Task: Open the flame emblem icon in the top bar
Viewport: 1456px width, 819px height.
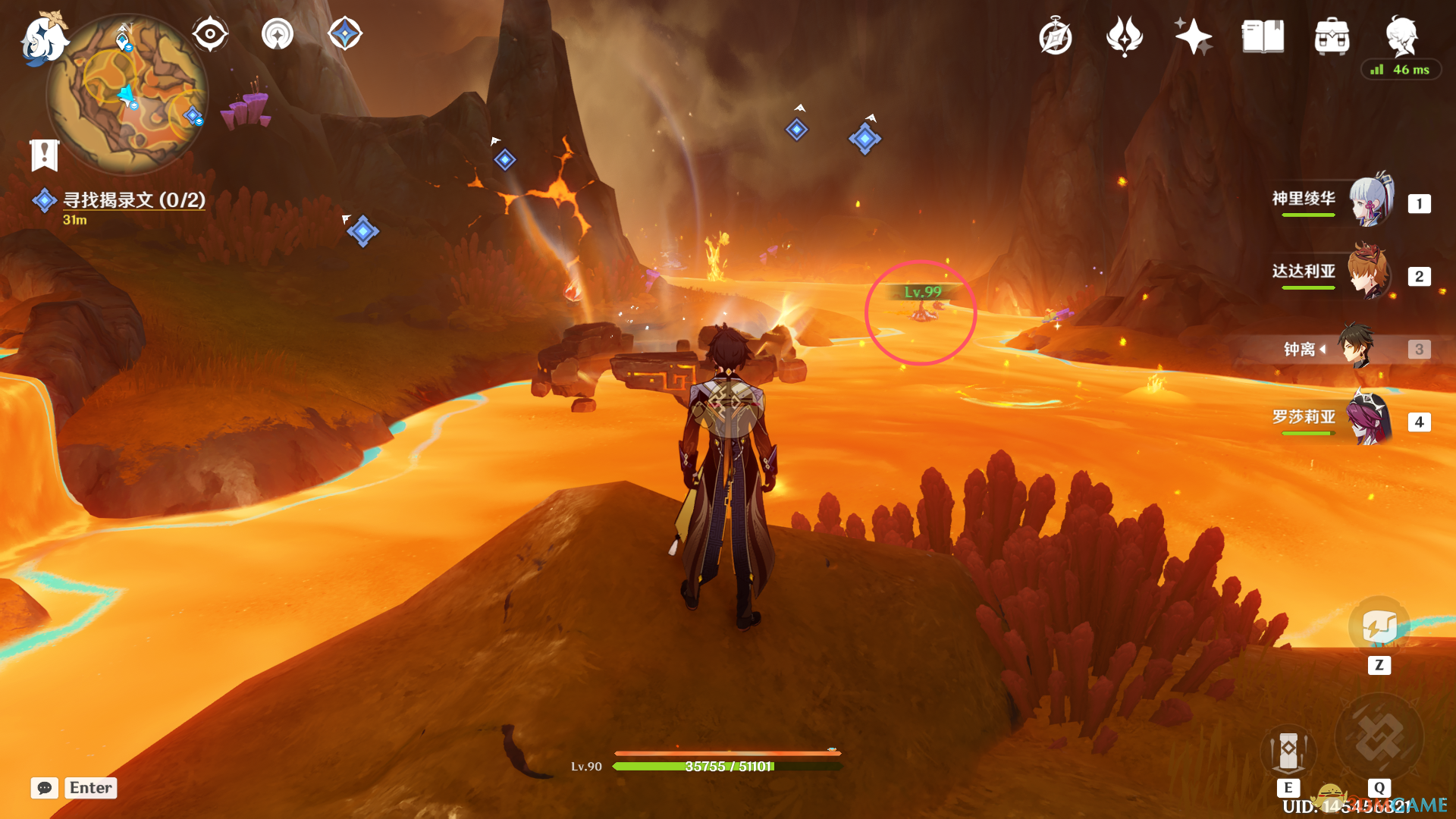Action: point(1125,36)
